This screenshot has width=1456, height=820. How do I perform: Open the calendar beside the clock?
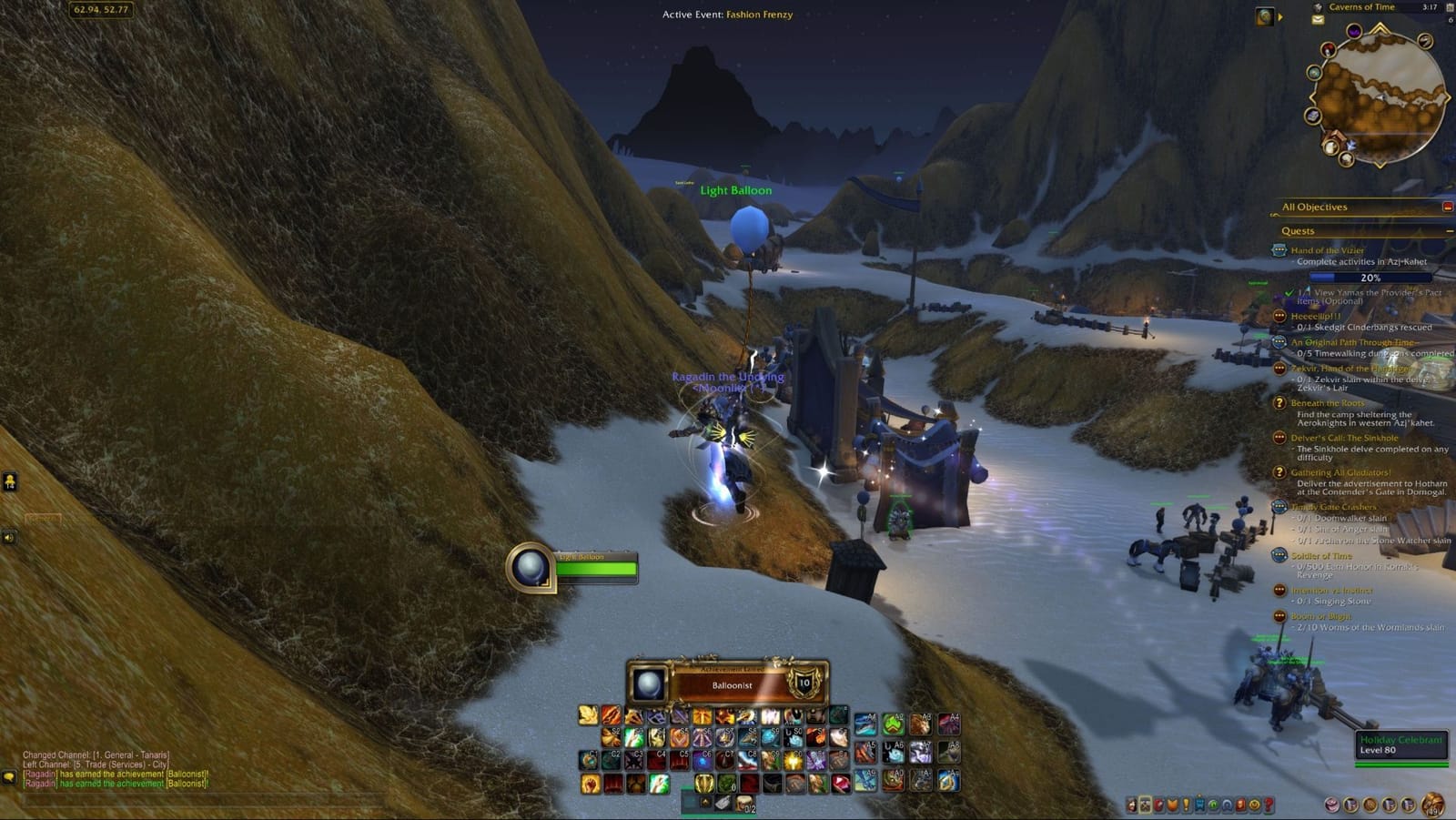pos(1450,7)
